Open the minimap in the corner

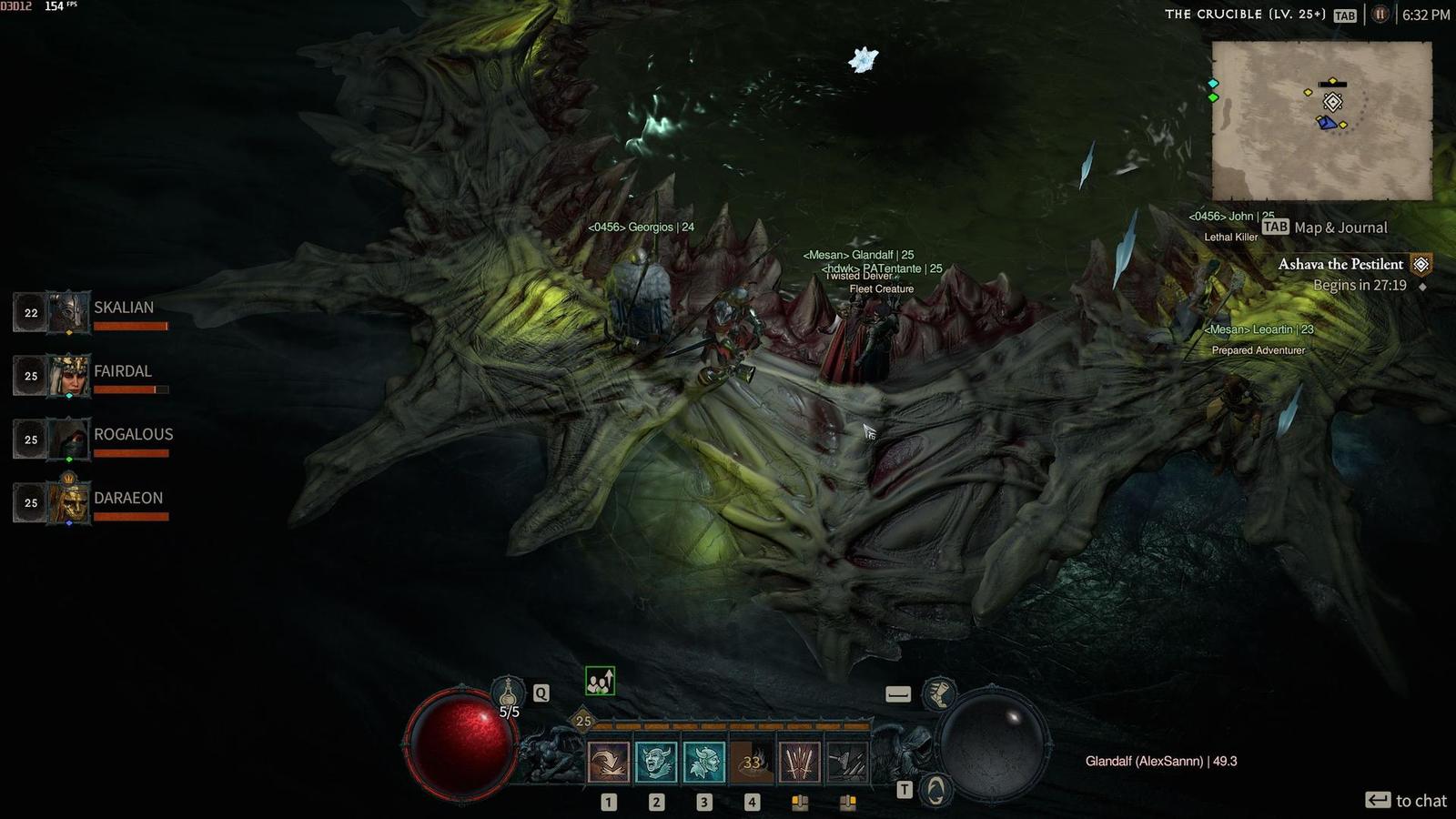pos(1321,120)
